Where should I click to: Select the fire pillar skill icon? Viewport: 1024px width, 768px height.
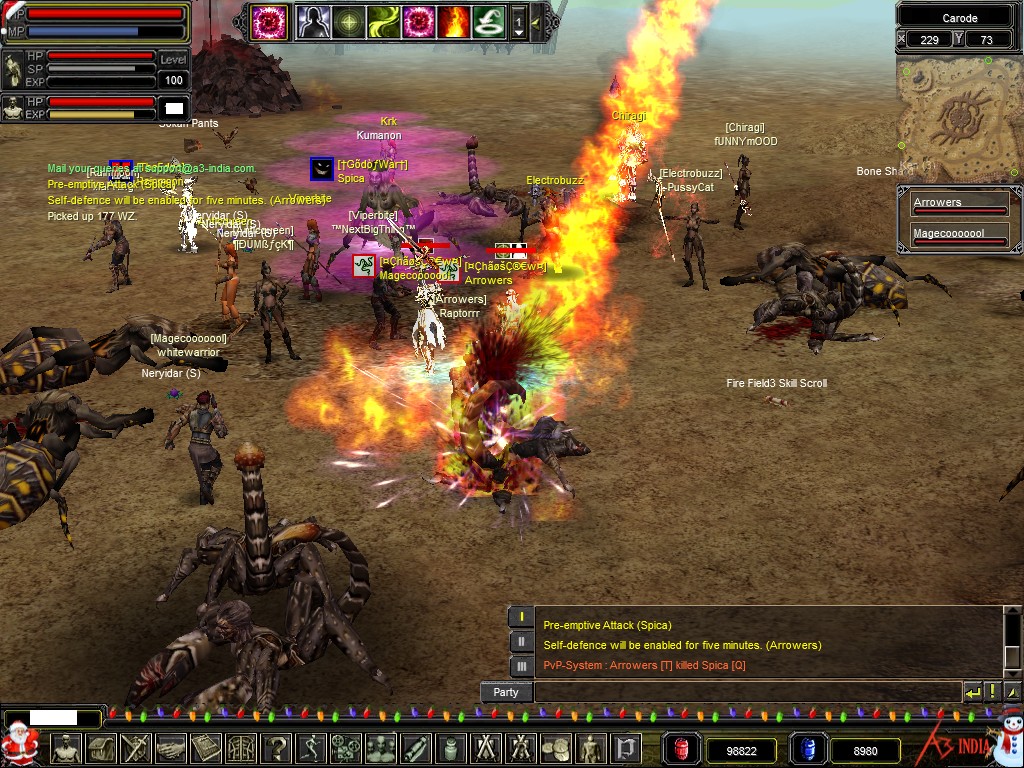tap(452, 21)
